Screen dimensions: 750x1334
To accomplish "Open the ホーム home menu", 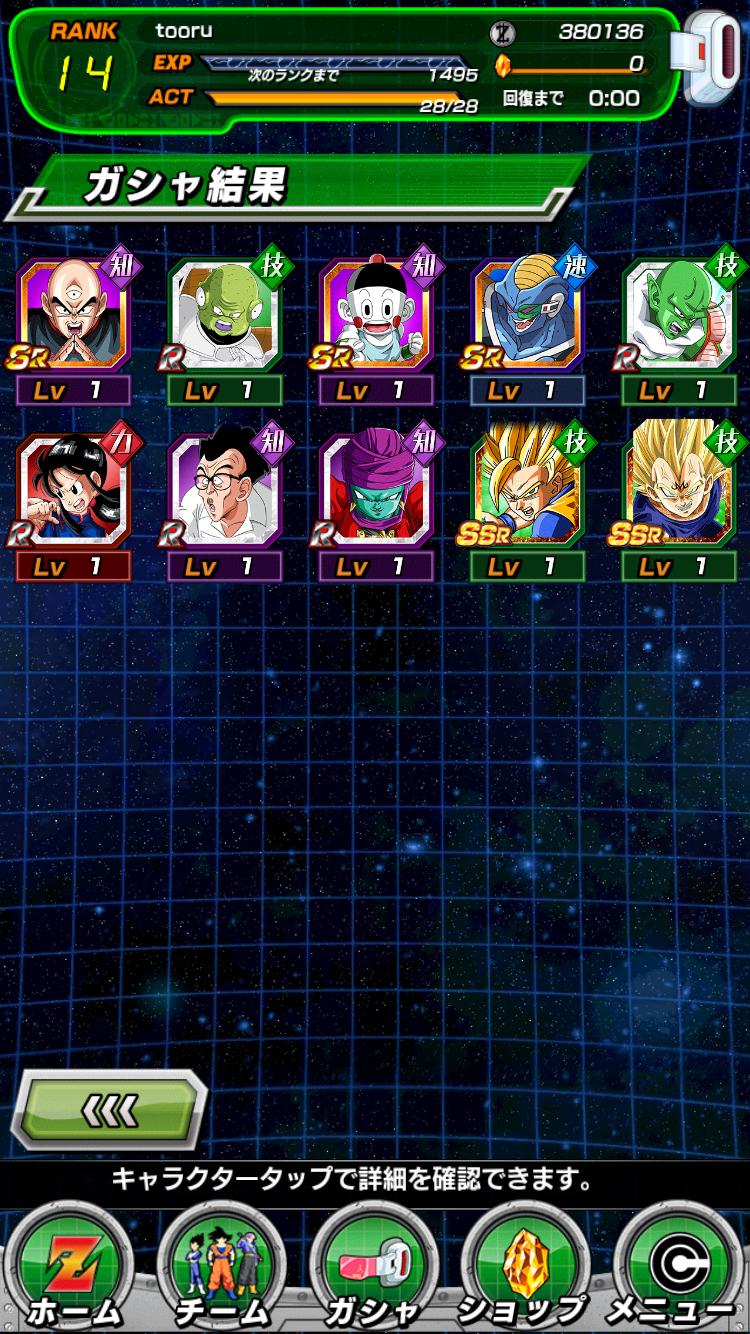I will pos(72,1265).
